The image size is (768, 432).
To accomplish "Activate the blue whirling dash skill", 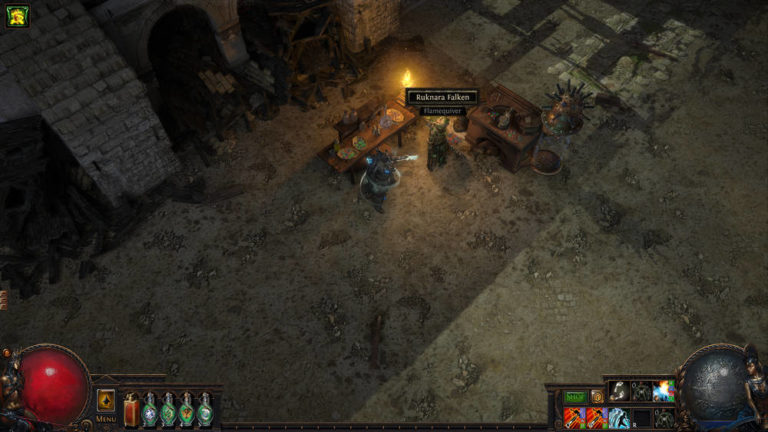I will (619, 417).
